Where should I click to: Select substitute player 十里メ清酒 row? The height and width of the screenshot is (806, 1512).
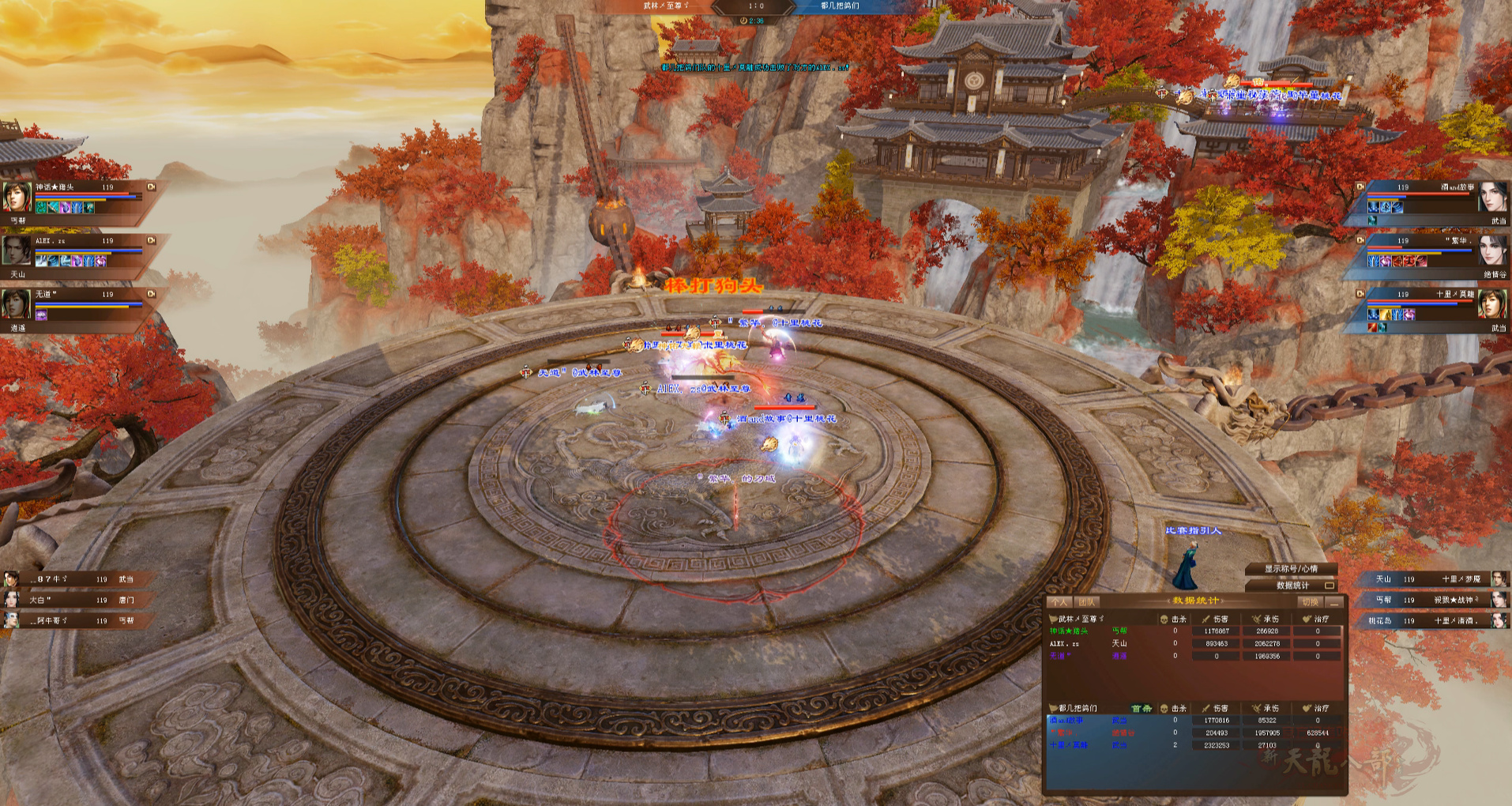point(1430,621)
